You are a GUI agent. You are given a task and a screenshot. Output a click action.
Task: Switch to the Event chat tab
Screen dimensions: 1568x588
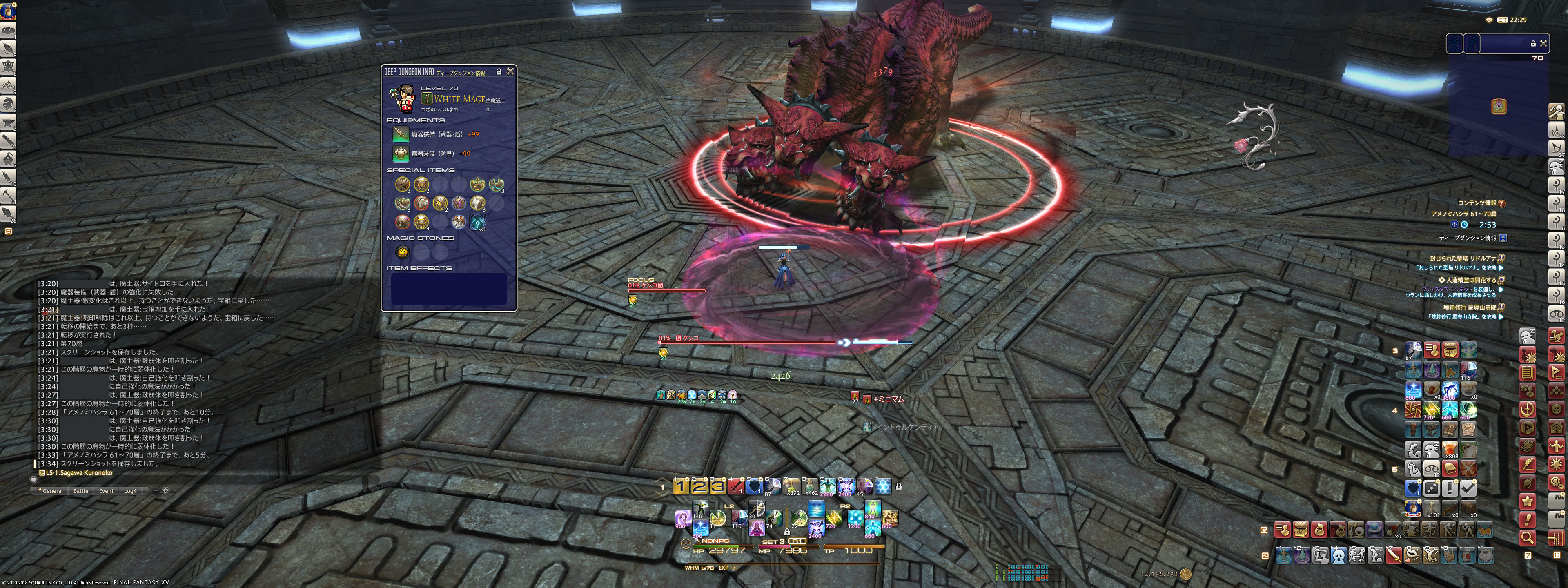coord(106,490)
